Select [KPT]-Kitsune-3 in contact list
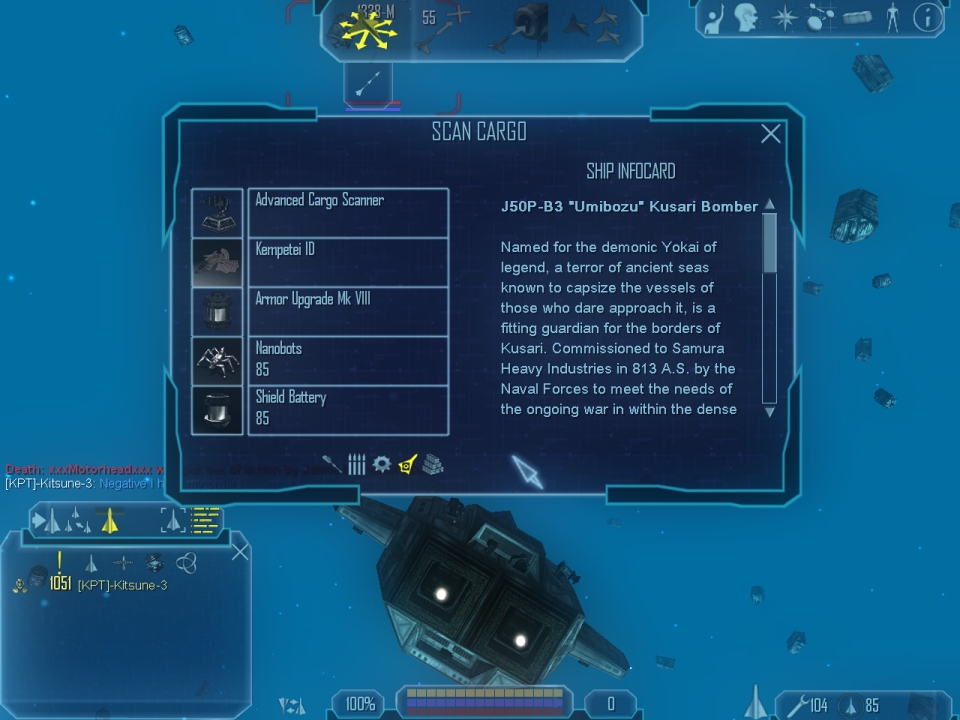This screenshot has width=960, height=720. (121, 585)
